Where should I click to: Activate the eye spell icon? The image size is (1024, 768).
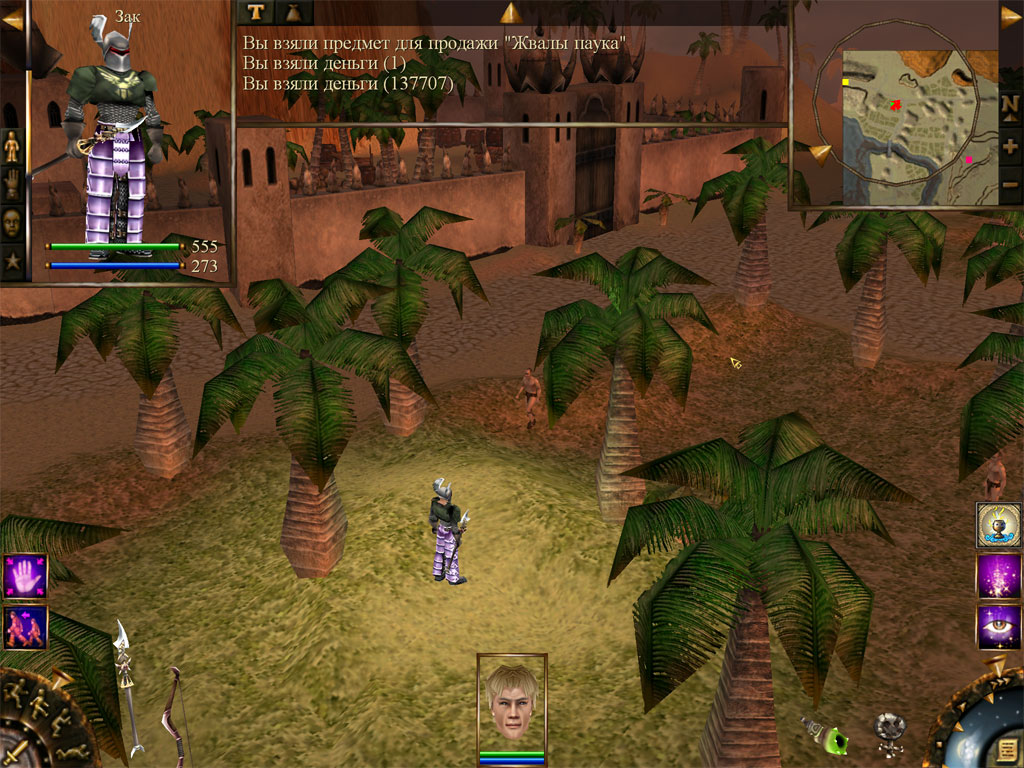pos(998,627)
